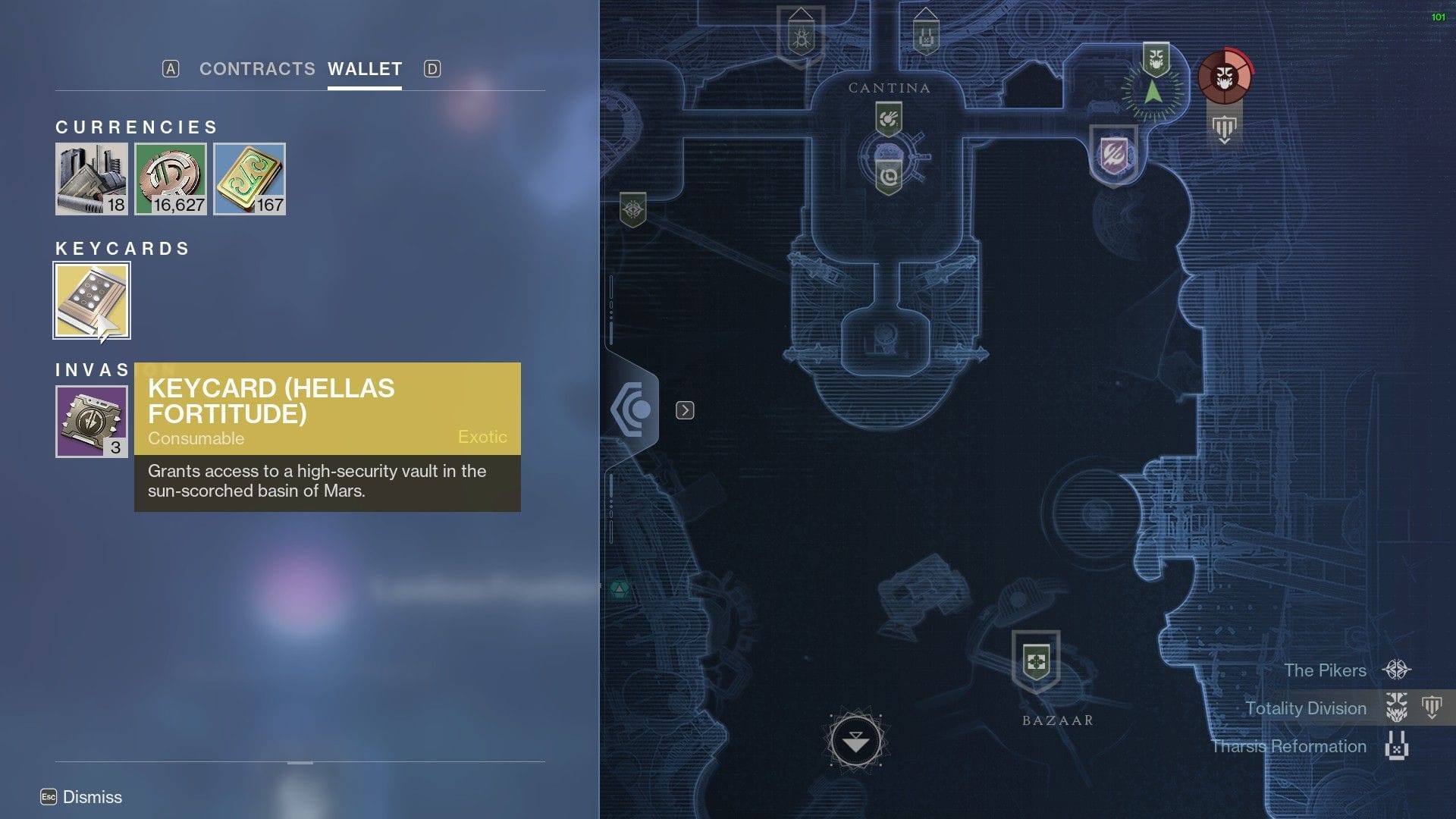The width and height of the screenshot is (1456, 819).
Task: Click the Keycard (Hellas Fortitude) icon
Action: [x=91, y=300]
